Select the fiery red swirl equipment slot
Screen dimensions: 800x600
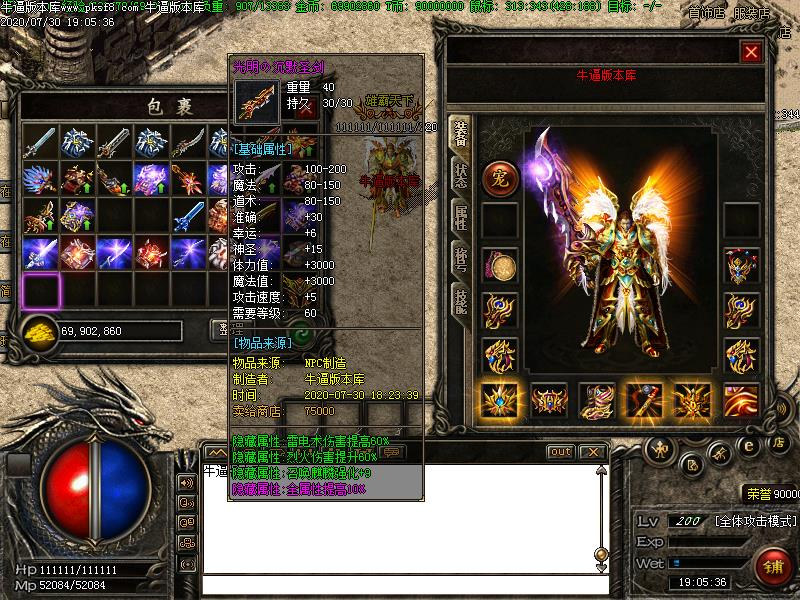pos(741,400)
